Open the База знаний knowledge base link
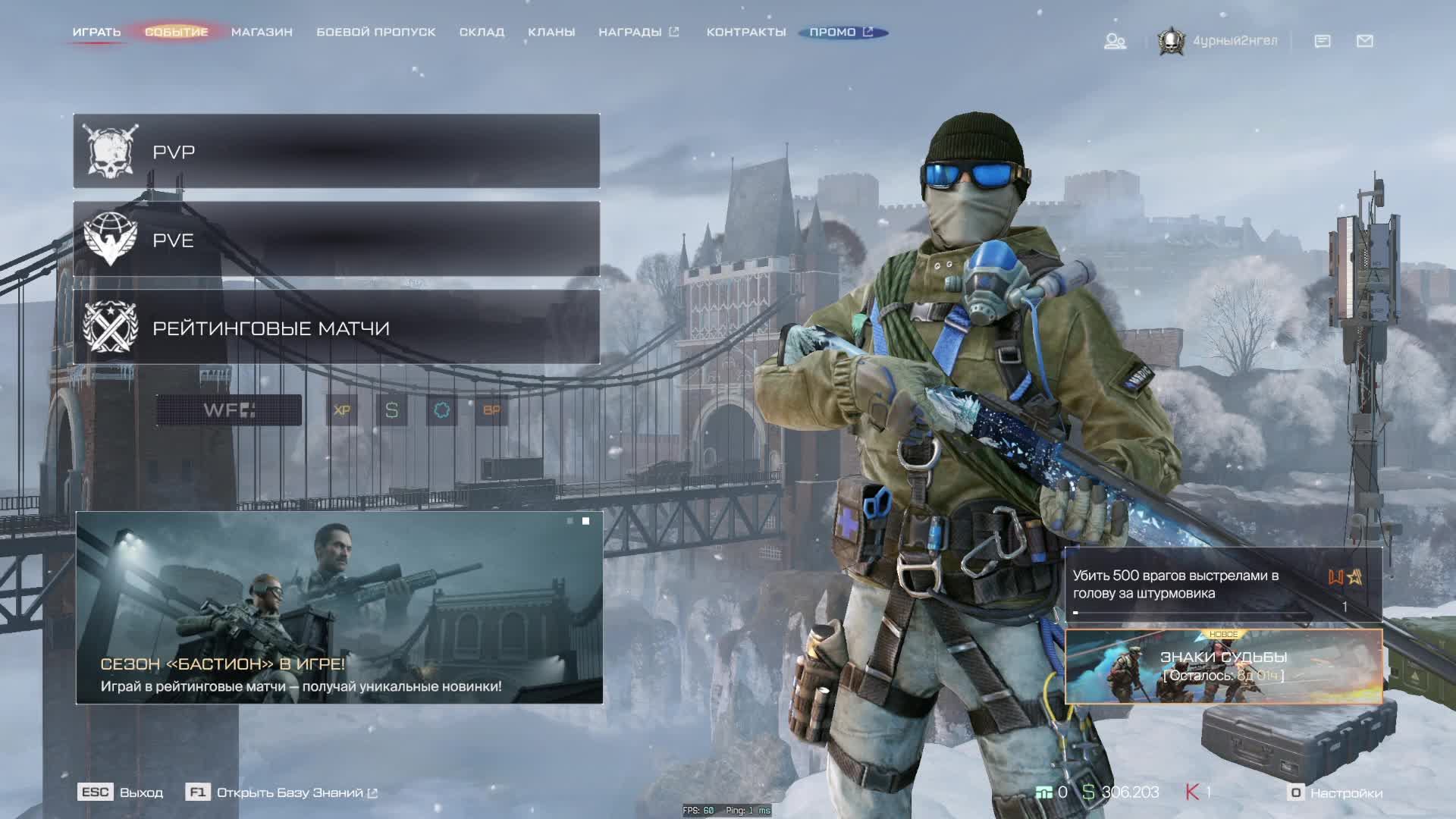 pyautogui.click(x=288, y=792)
